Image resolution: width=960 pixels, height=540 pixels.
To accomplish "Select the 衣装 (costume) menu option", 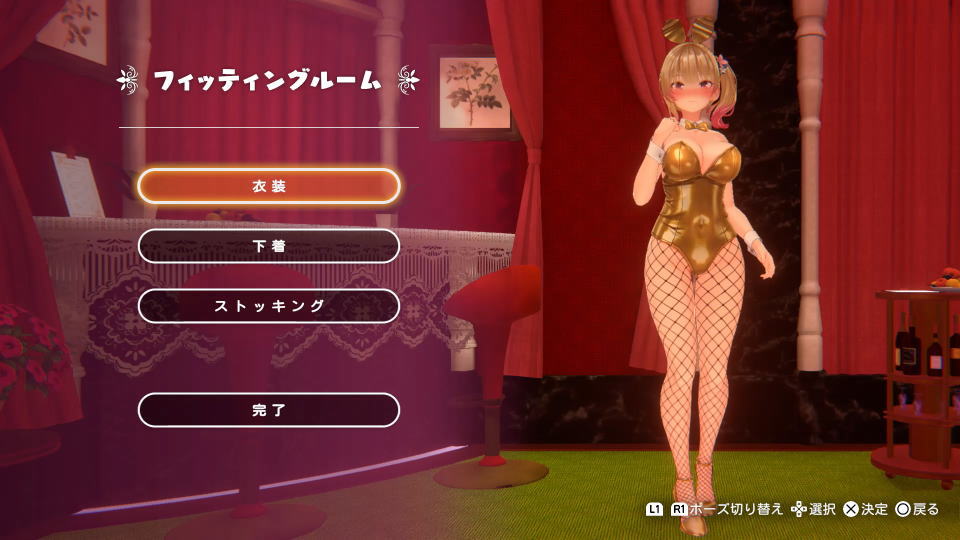I will tap(268, 186).
